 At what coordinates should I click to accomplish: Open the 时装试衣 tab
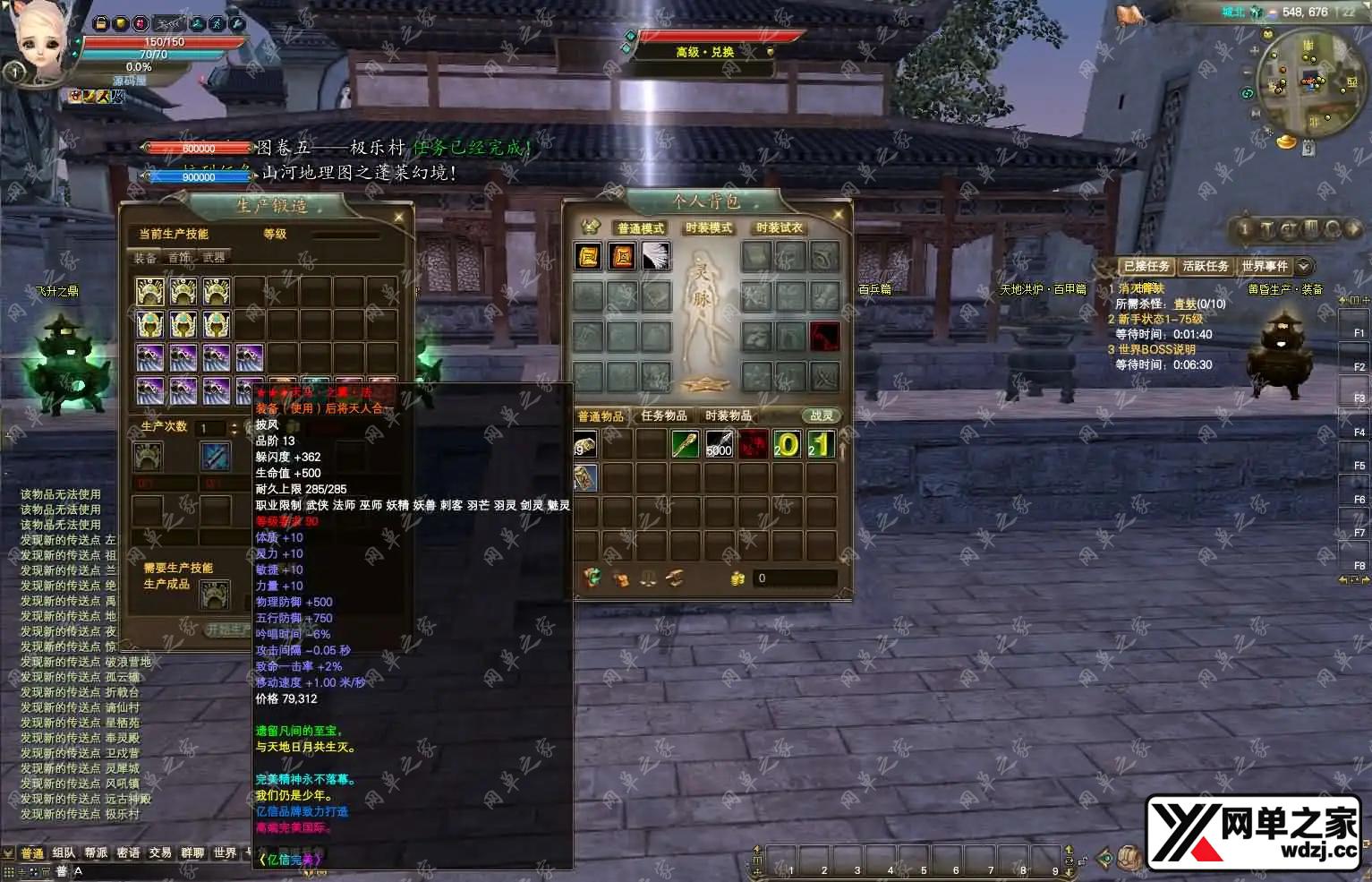pos(779,228)
